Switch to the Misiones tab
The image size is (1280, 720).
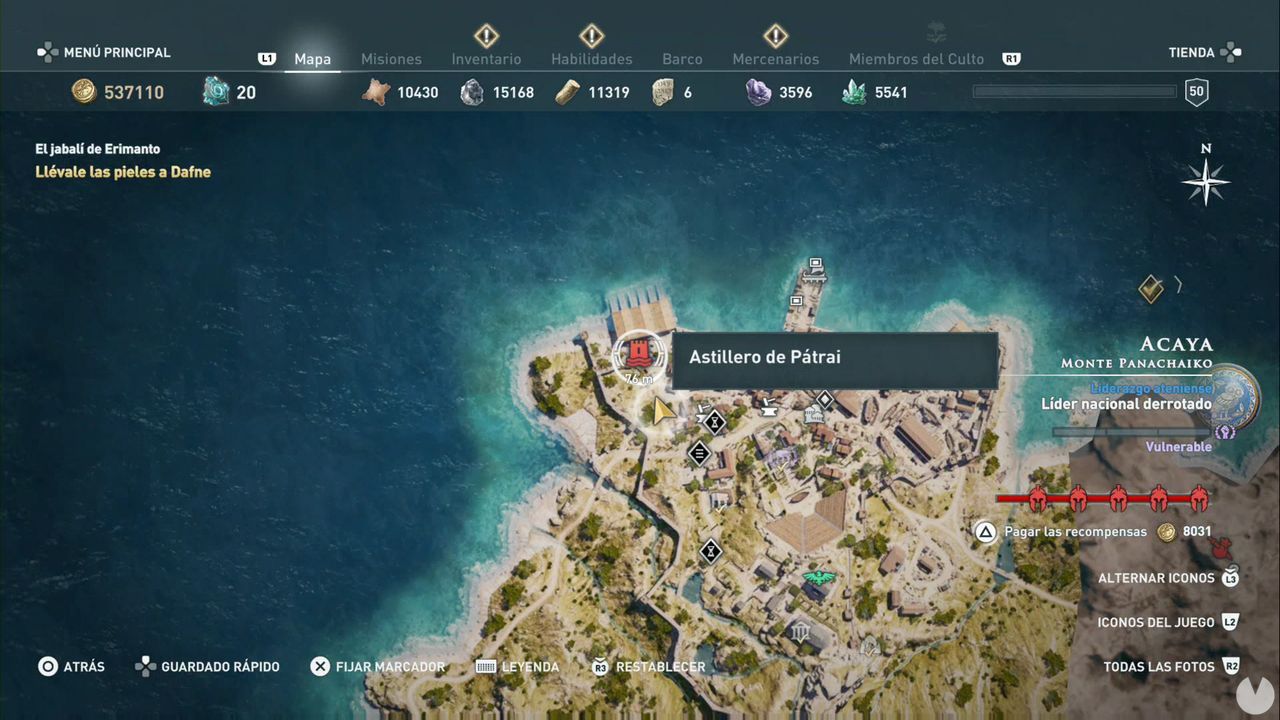(x=391, y=58)
